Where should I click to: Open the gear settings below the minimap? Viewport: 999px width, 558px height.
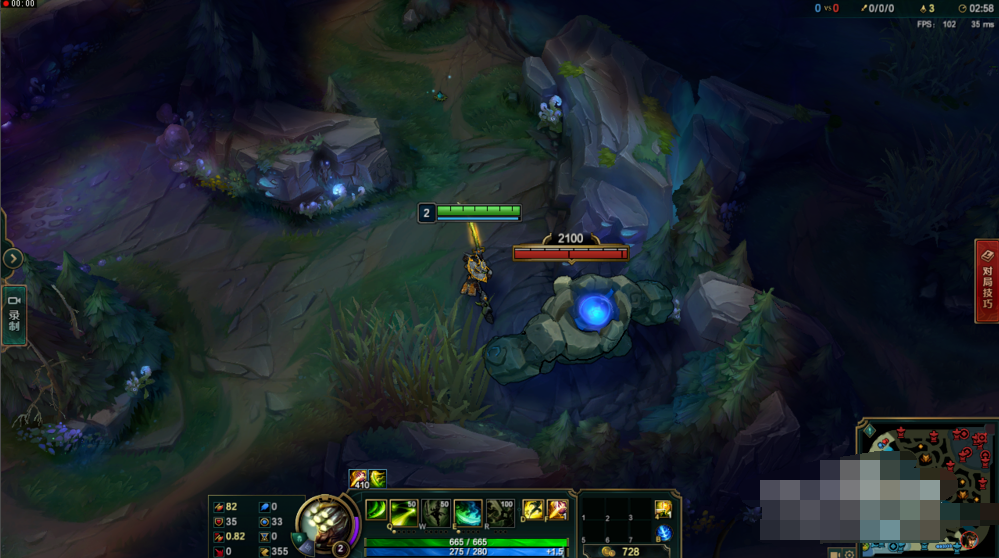[x=848, y=553]
